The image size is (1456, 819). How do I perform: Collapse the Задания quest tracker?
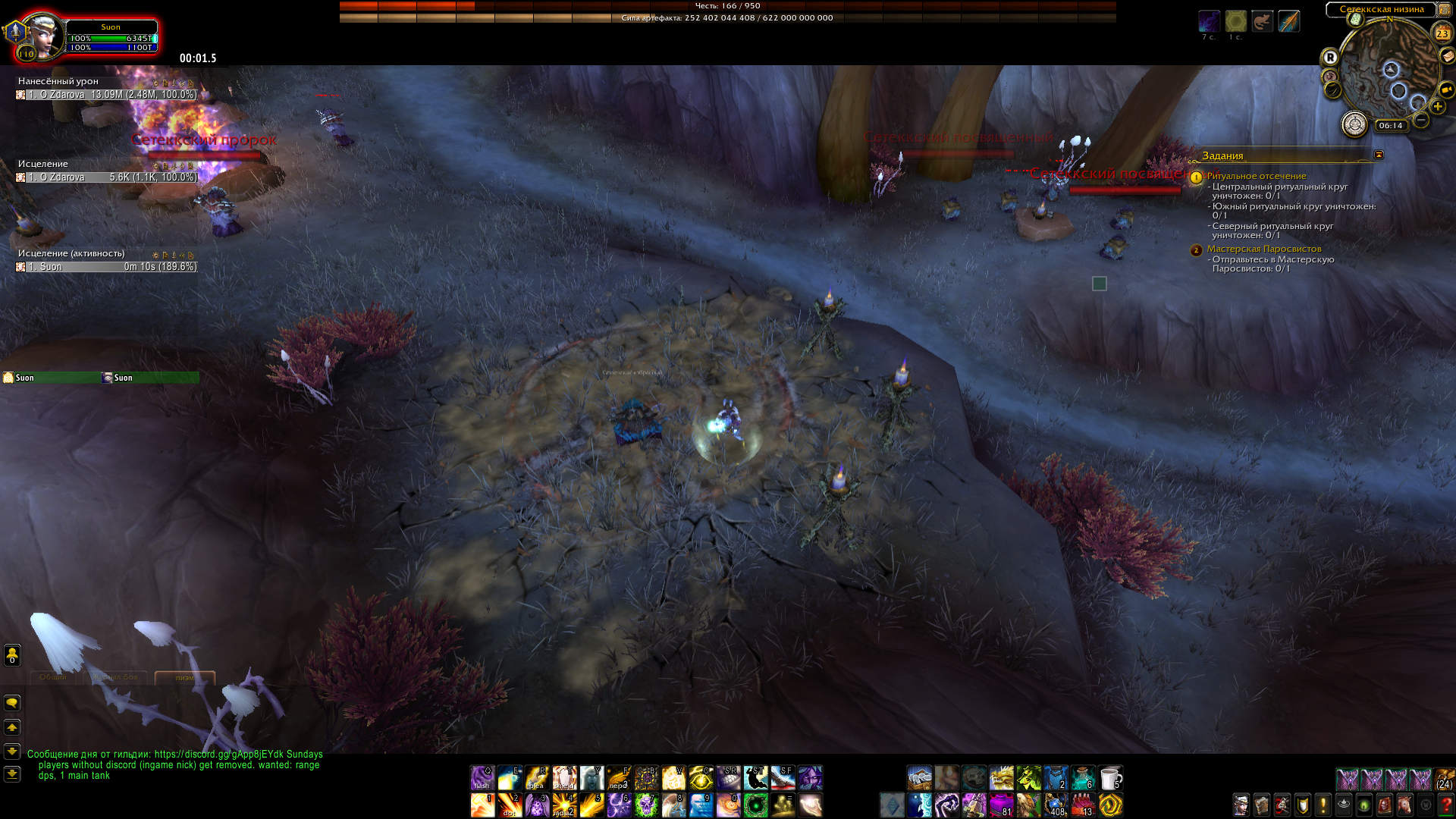[1379, 155]
